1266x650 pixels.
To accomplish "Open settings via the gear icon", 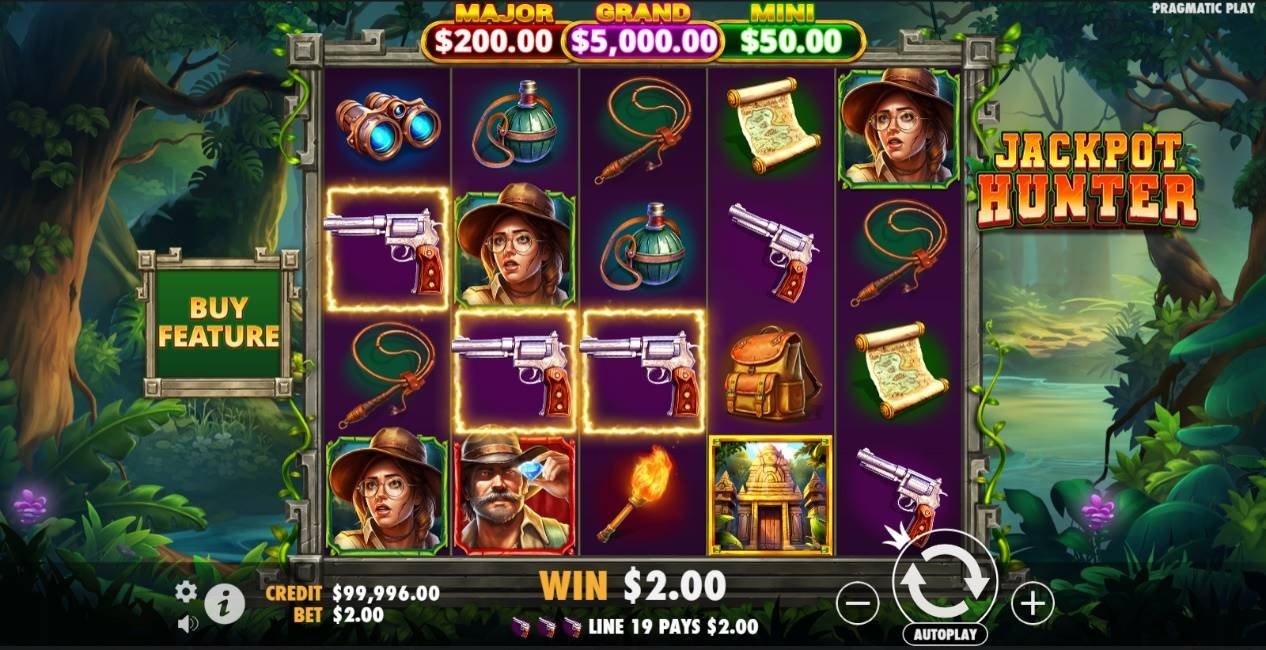I will [x=186, y=591].
